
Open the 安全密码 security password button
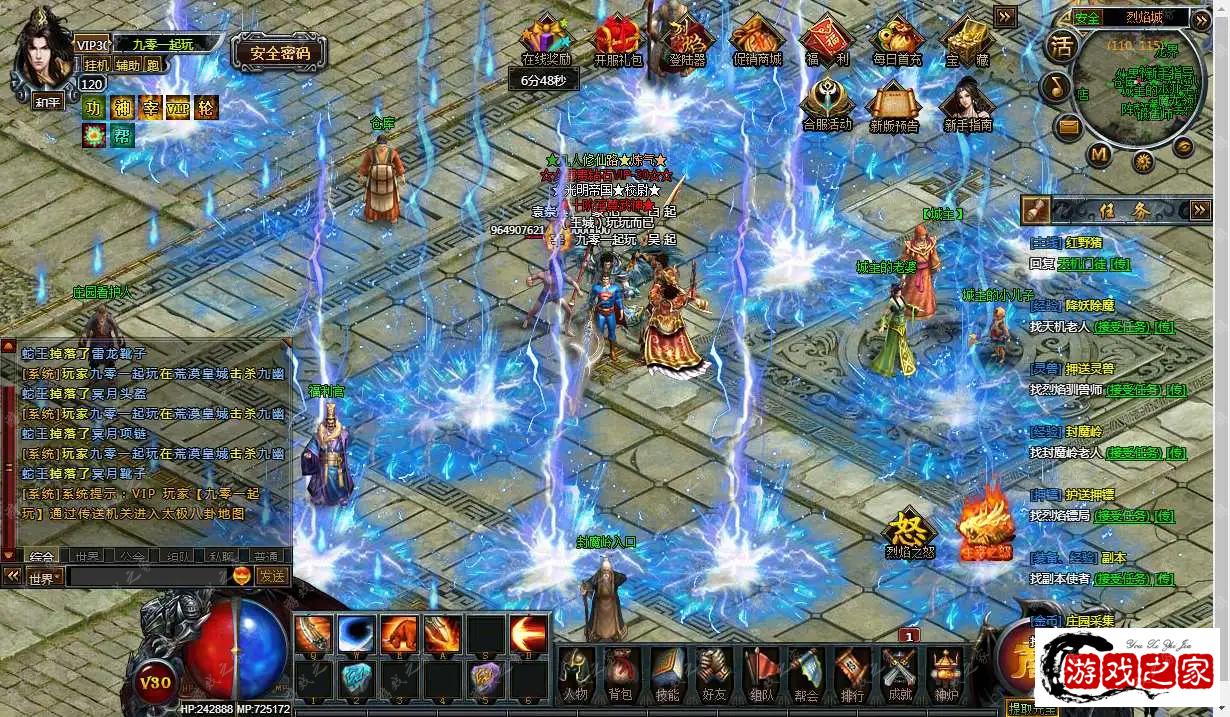pyautogui.click(x=280, y=53)
